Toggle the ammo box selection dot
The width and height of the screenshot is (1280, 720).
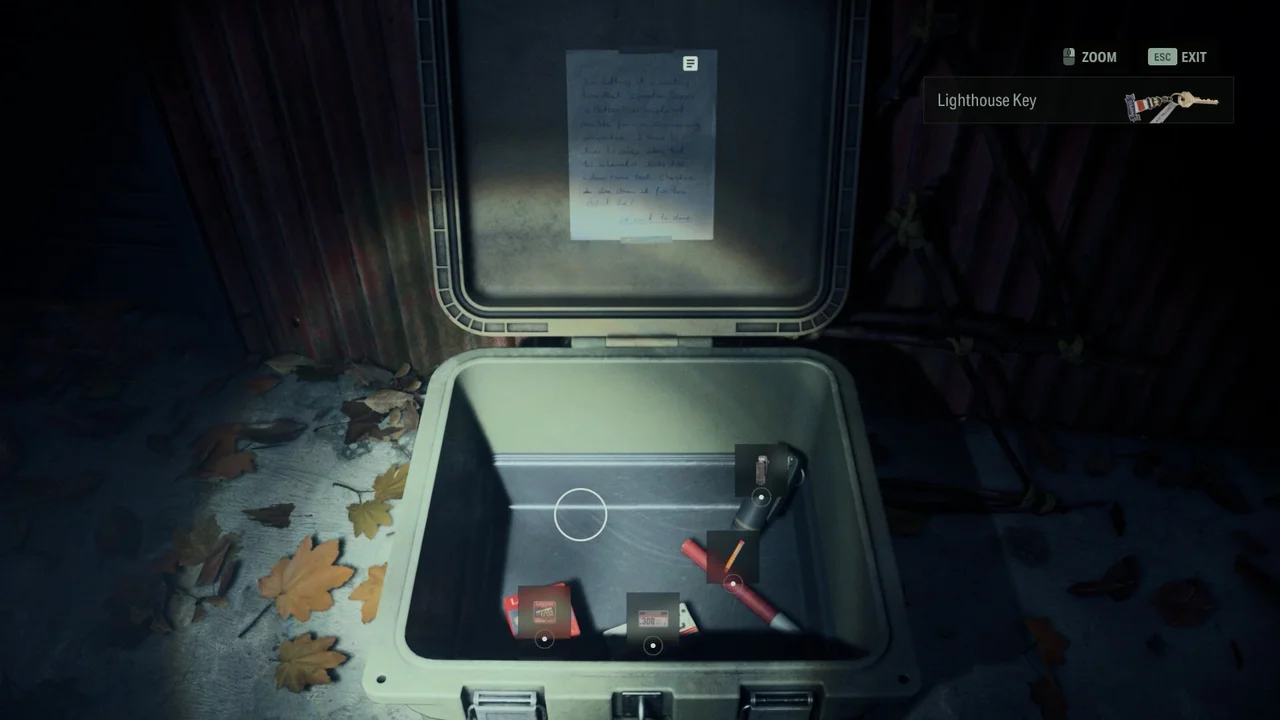click(x=654, y=645)
